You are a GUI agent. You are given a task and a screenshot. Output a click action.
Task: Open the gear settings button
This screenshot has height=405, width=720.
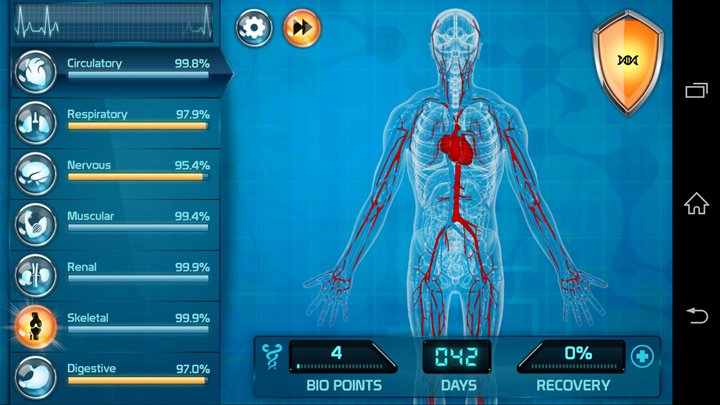pyautogui.click(x=254, y=28)
